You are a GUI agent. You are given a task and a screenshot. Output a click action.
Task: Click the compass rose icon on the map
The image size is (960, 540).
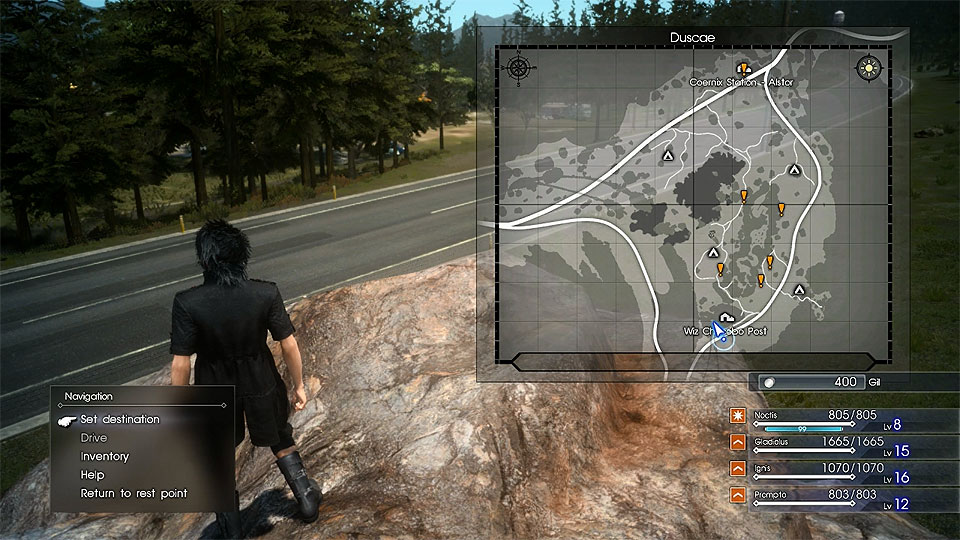[x=518, y=68]
